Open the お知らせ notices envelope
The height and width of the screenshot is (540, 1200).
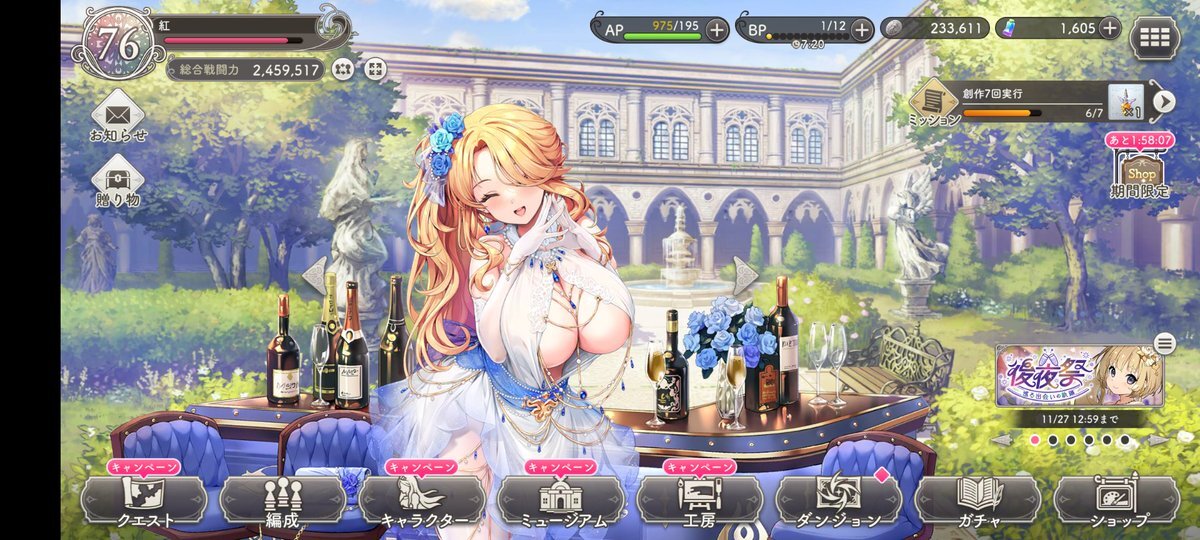(118, 115)
